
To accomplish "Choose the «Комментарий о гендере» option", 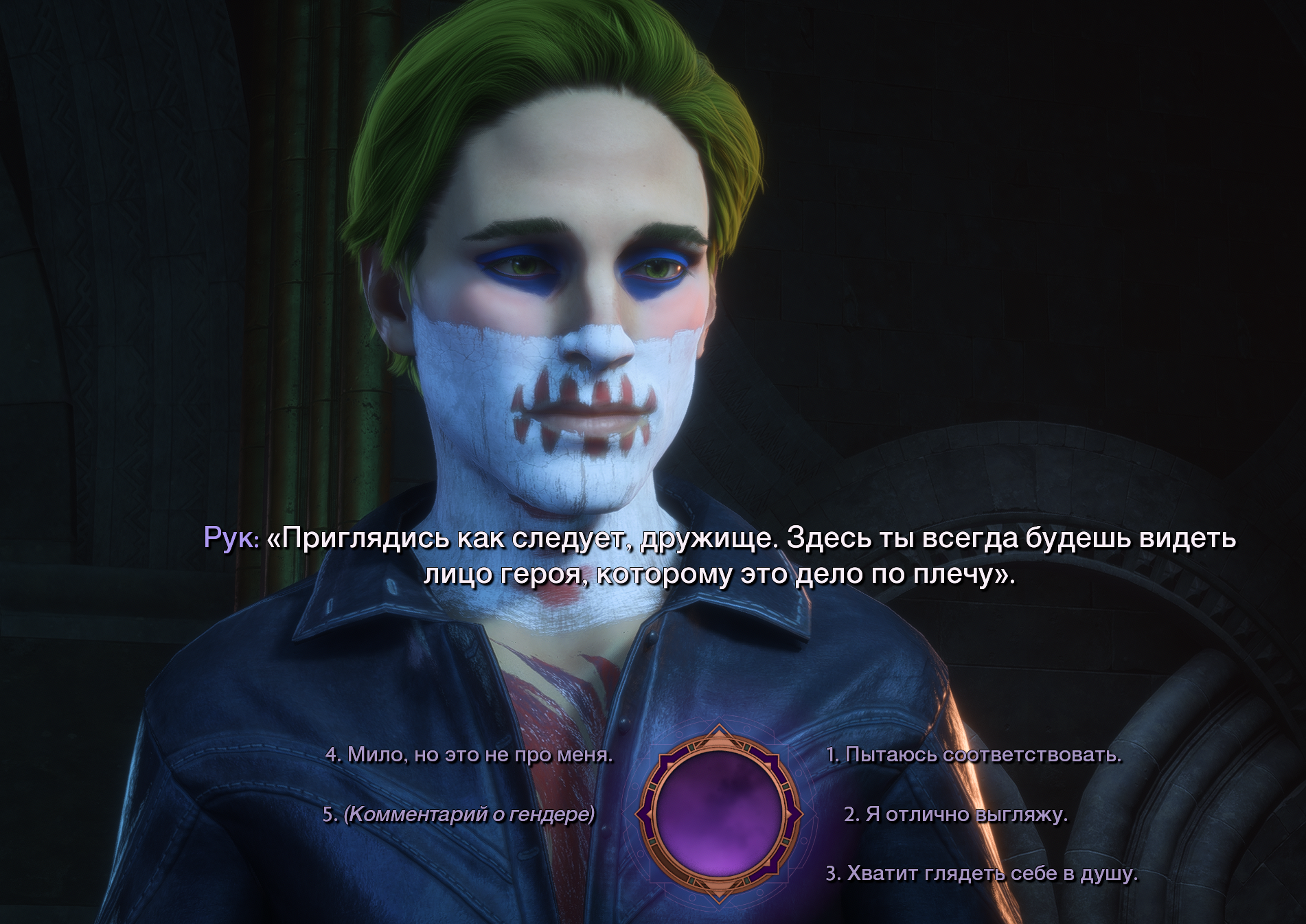I will (459, 814).
